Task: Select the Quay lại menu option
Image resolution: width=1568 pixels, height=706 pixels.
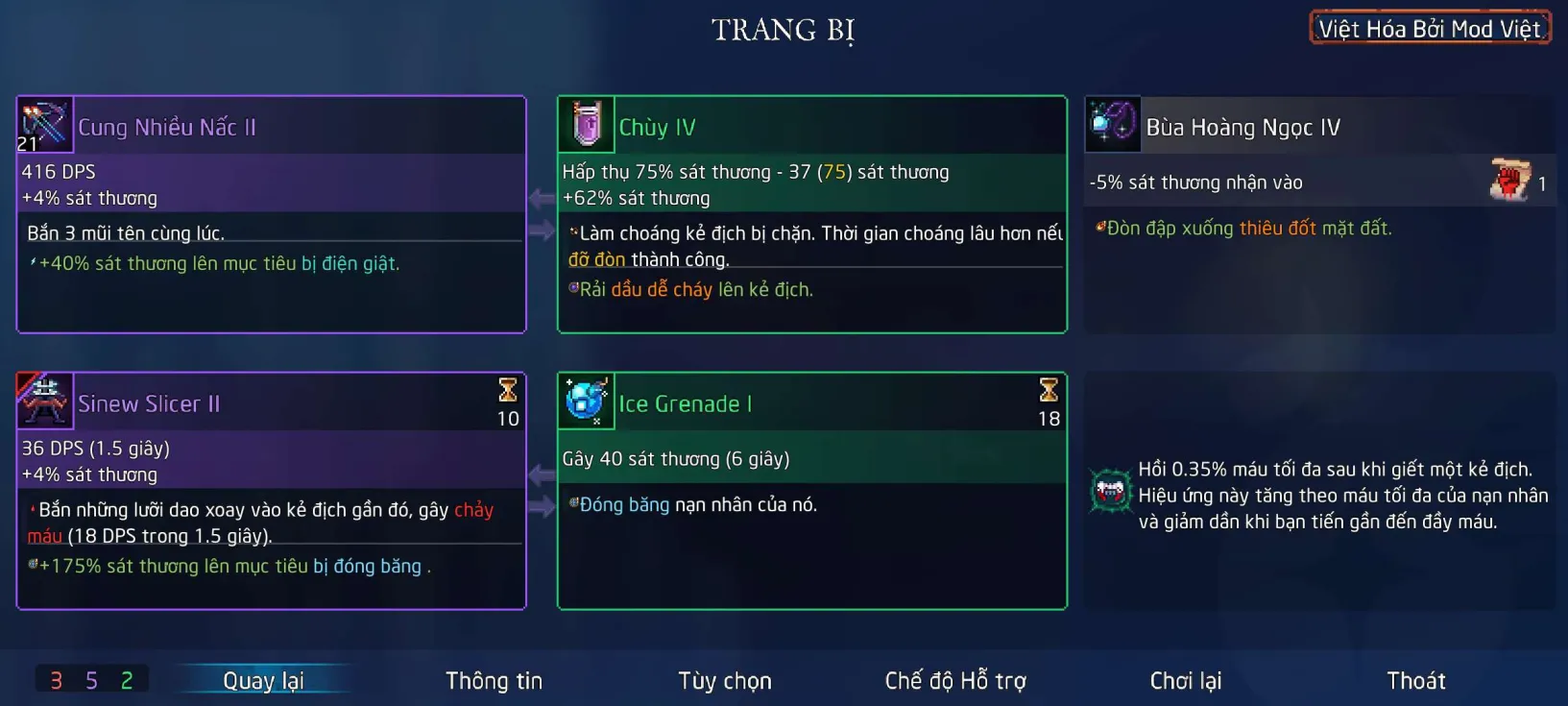Action: (x=263, y=680)
